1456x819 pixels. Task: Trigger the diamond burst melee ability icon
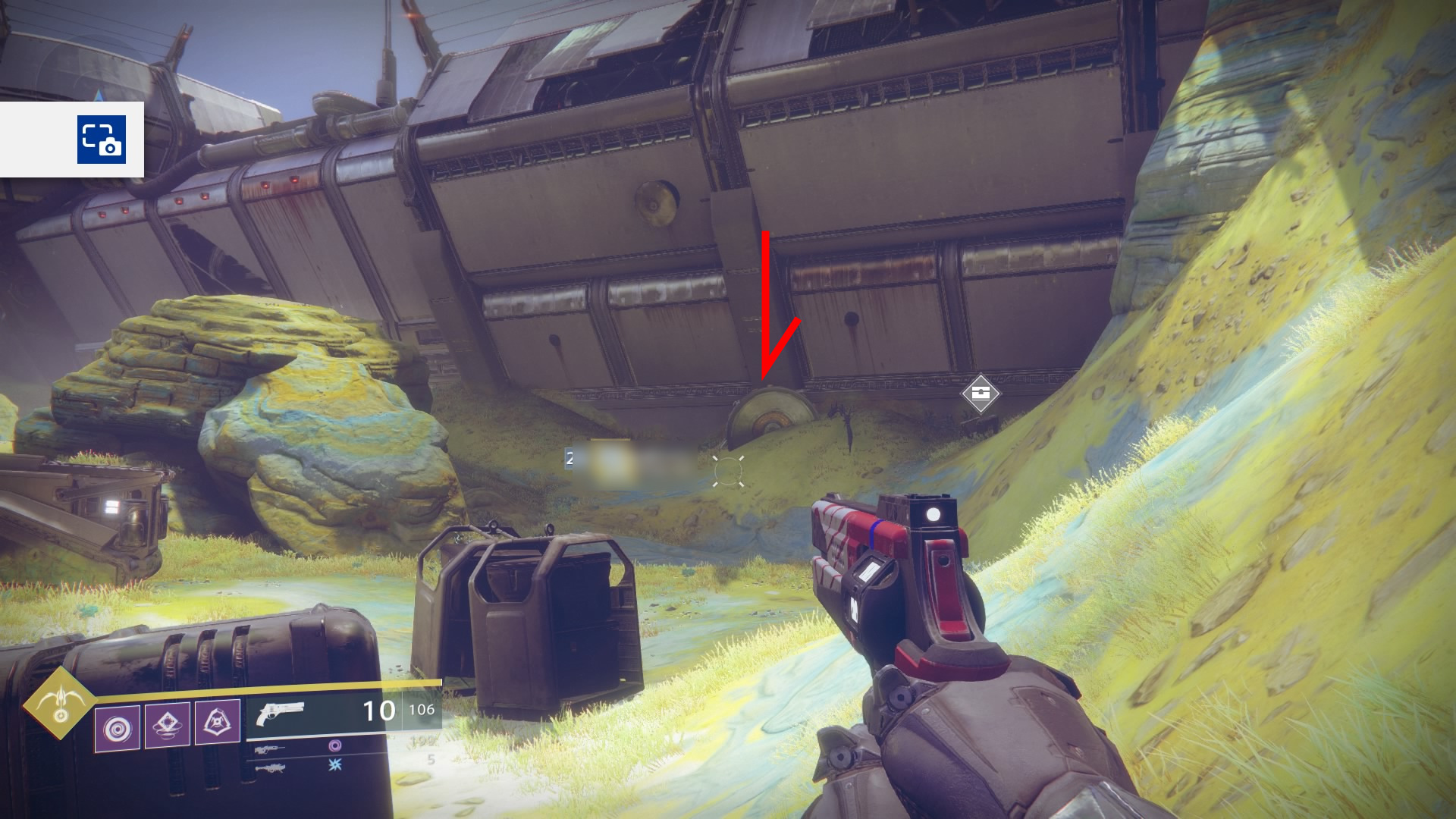[x=168, y=725]
